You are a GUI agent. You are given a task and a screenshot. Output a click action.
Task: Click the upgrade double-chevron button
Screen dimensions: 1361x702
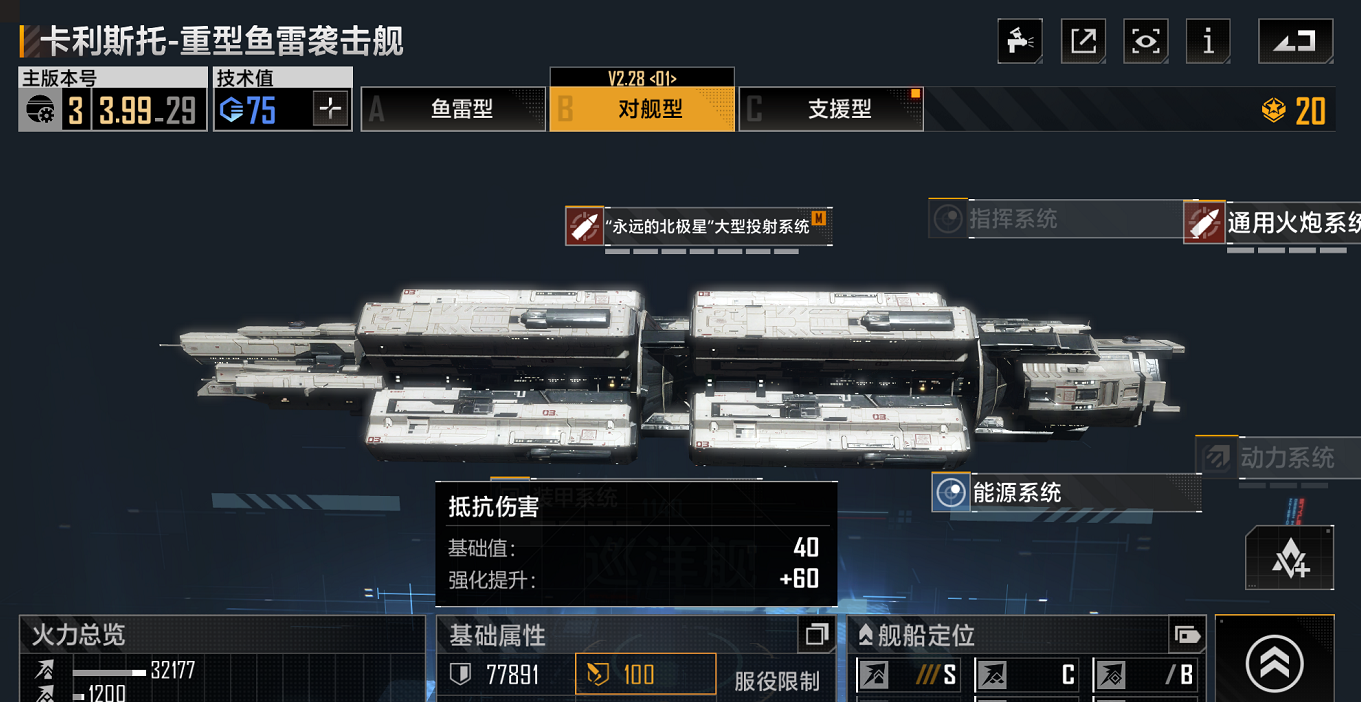1274,662
